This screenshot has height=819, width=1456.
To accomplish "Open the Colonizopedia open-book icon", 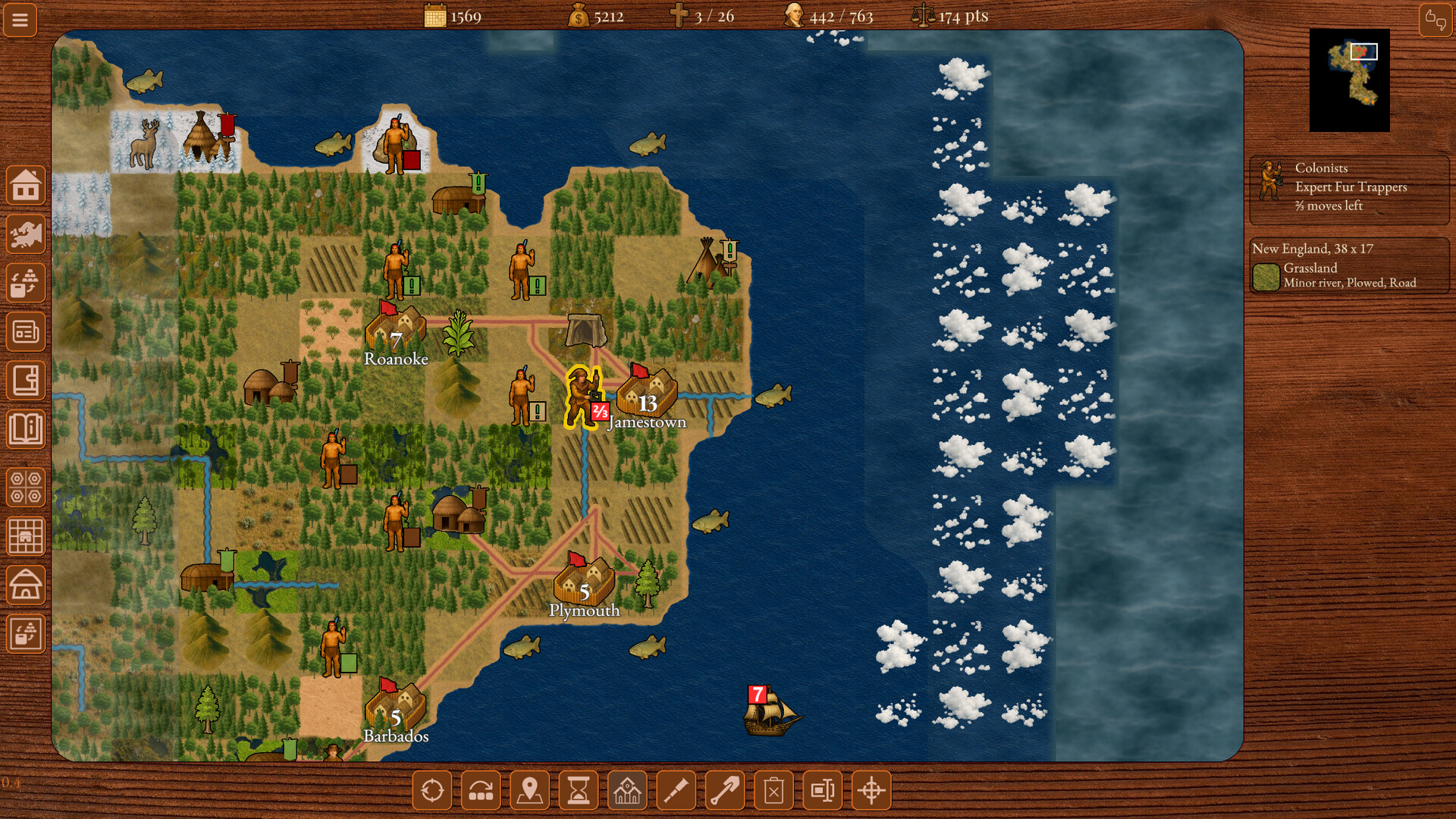I will tap(27, 430).
